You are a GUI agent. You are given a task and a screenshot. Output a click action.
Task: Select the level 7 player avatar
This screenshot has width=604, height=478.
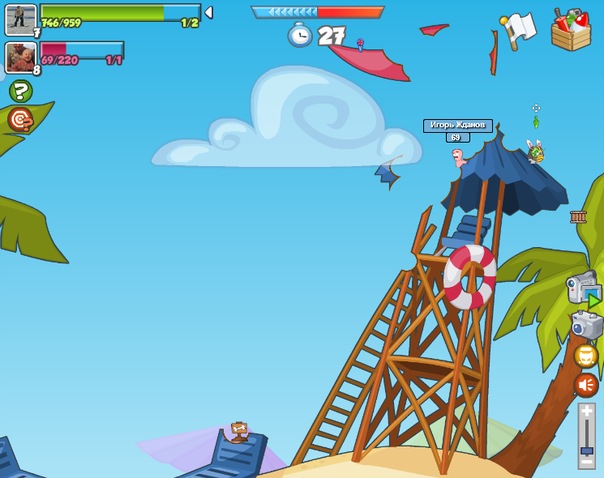[21, 19]
